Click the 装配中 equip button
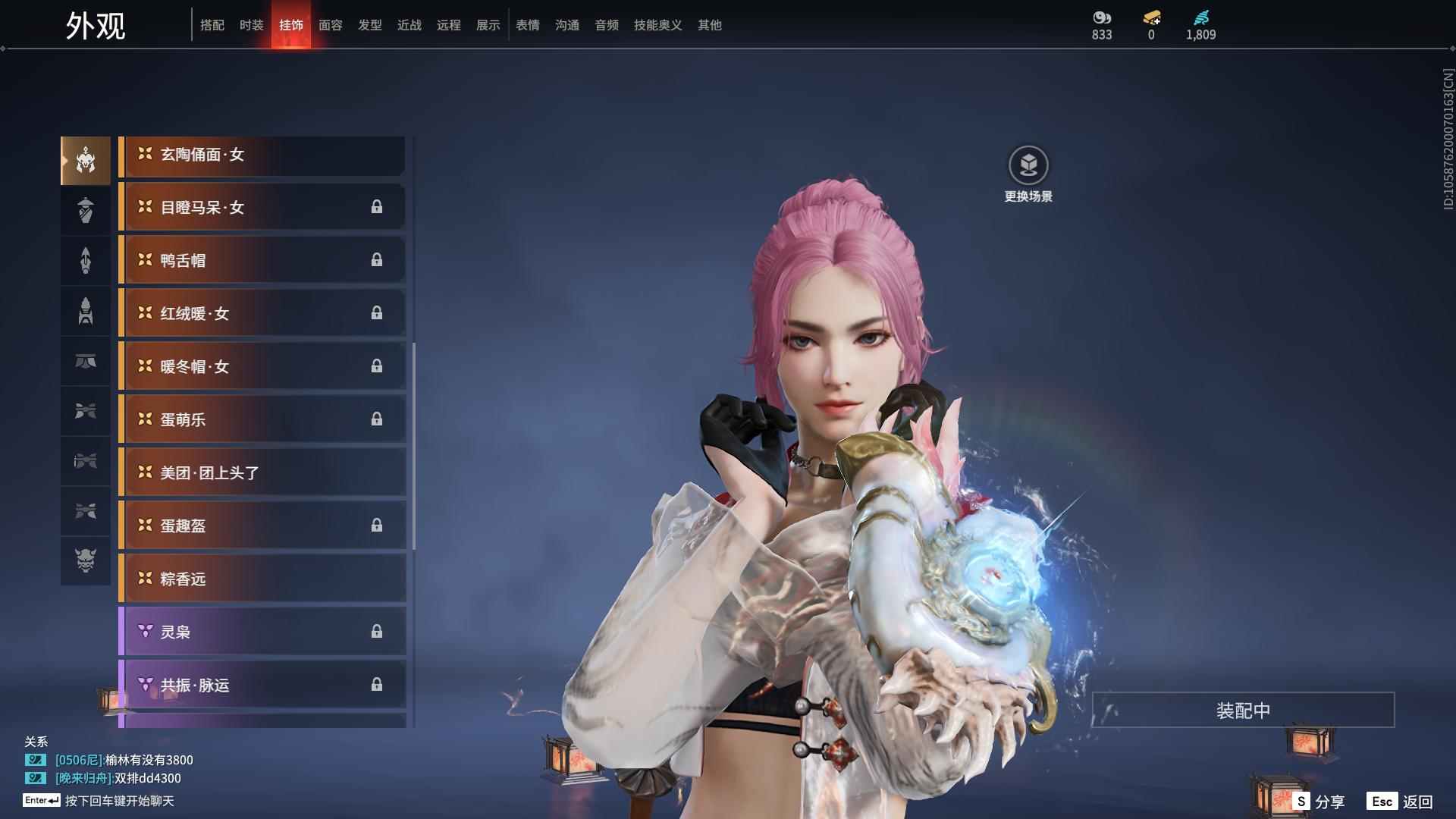This screenshot has width=1456, height=819. pos(1242,711)
